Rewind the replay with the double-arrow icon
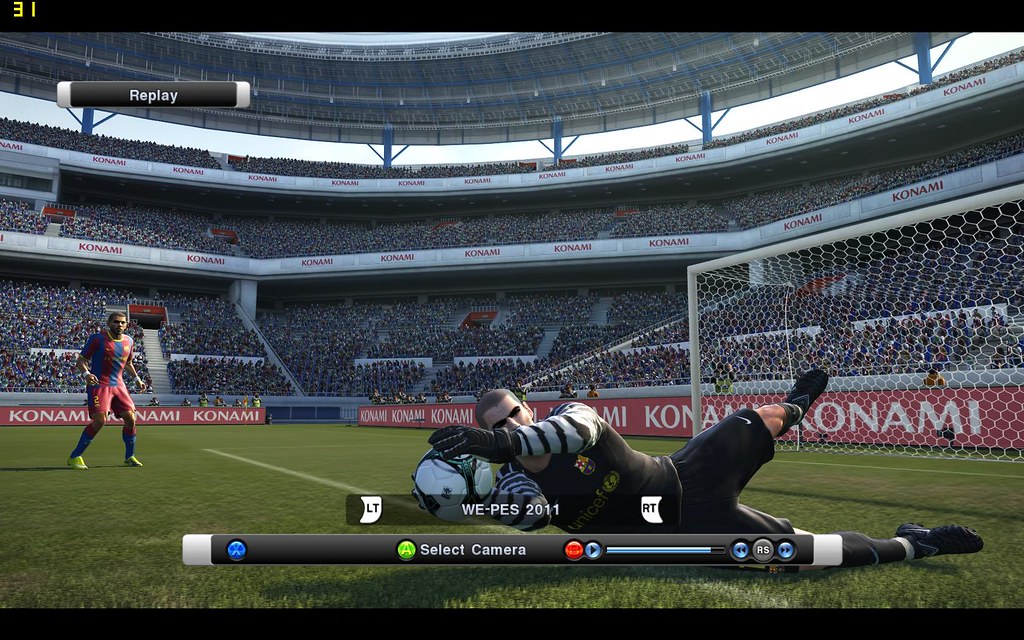 tap(740, 550)
